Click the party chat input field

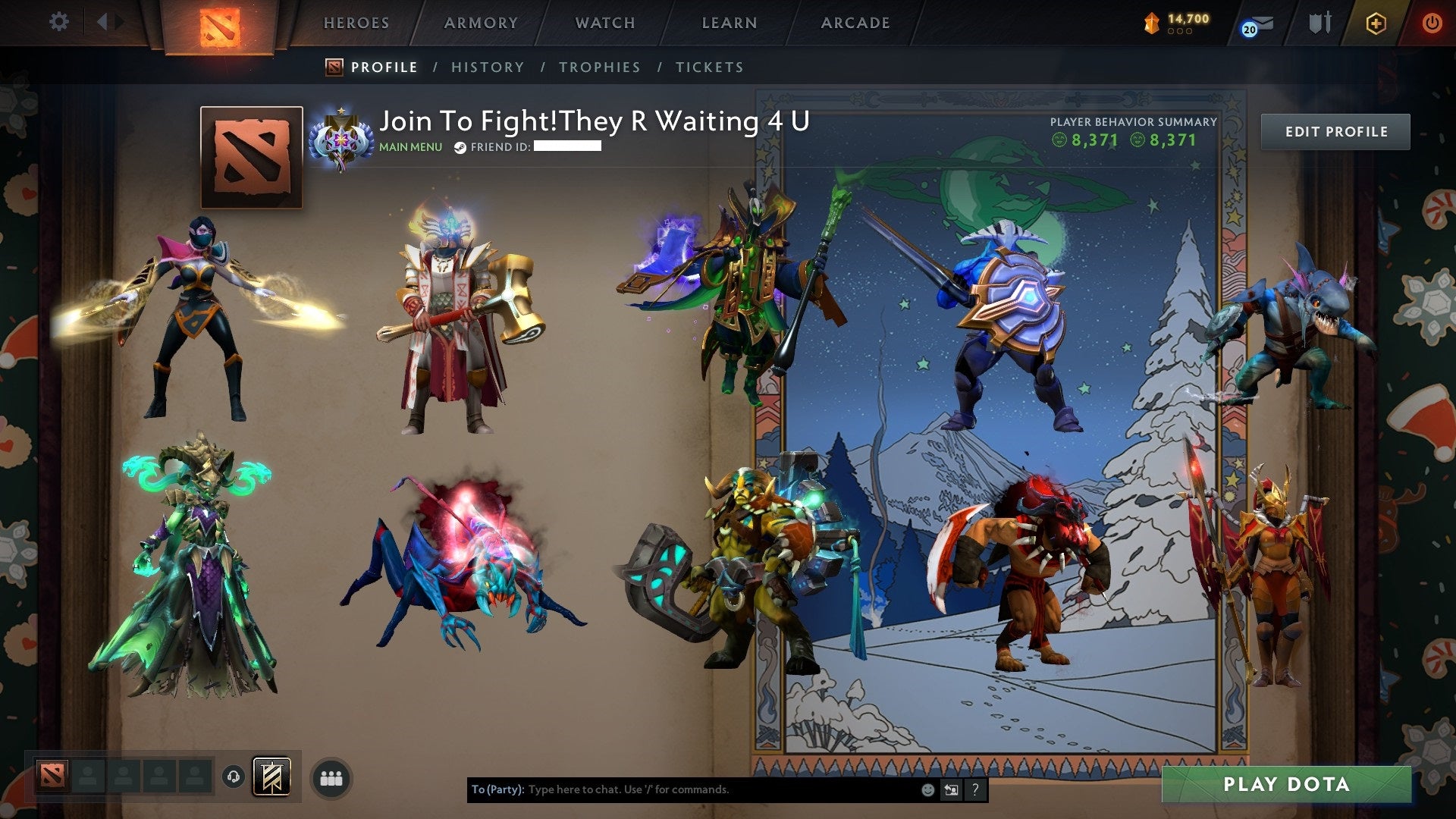682,789
